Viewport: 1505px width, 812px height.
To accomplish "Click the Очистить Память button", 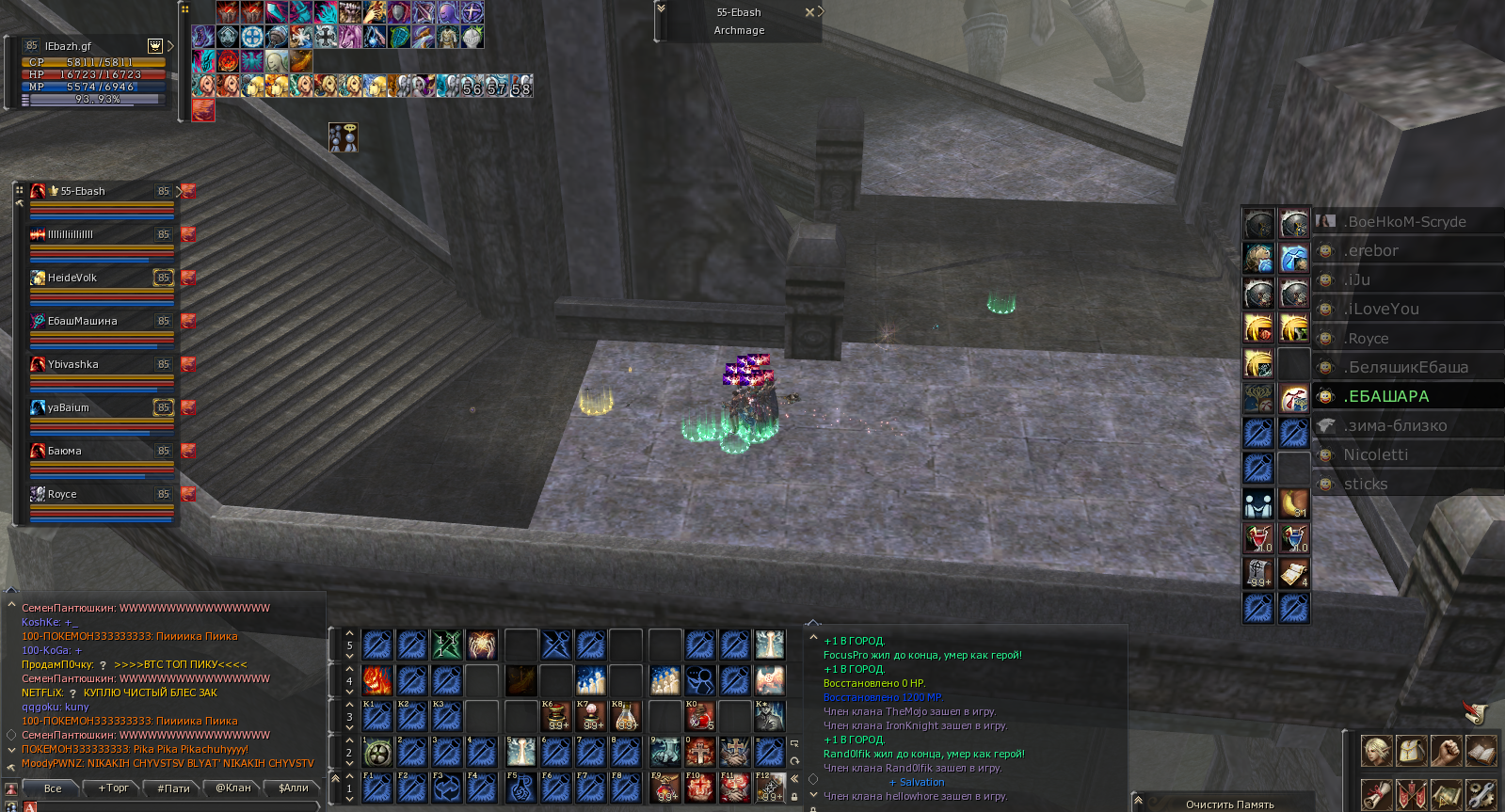I will pos(1229,804).
